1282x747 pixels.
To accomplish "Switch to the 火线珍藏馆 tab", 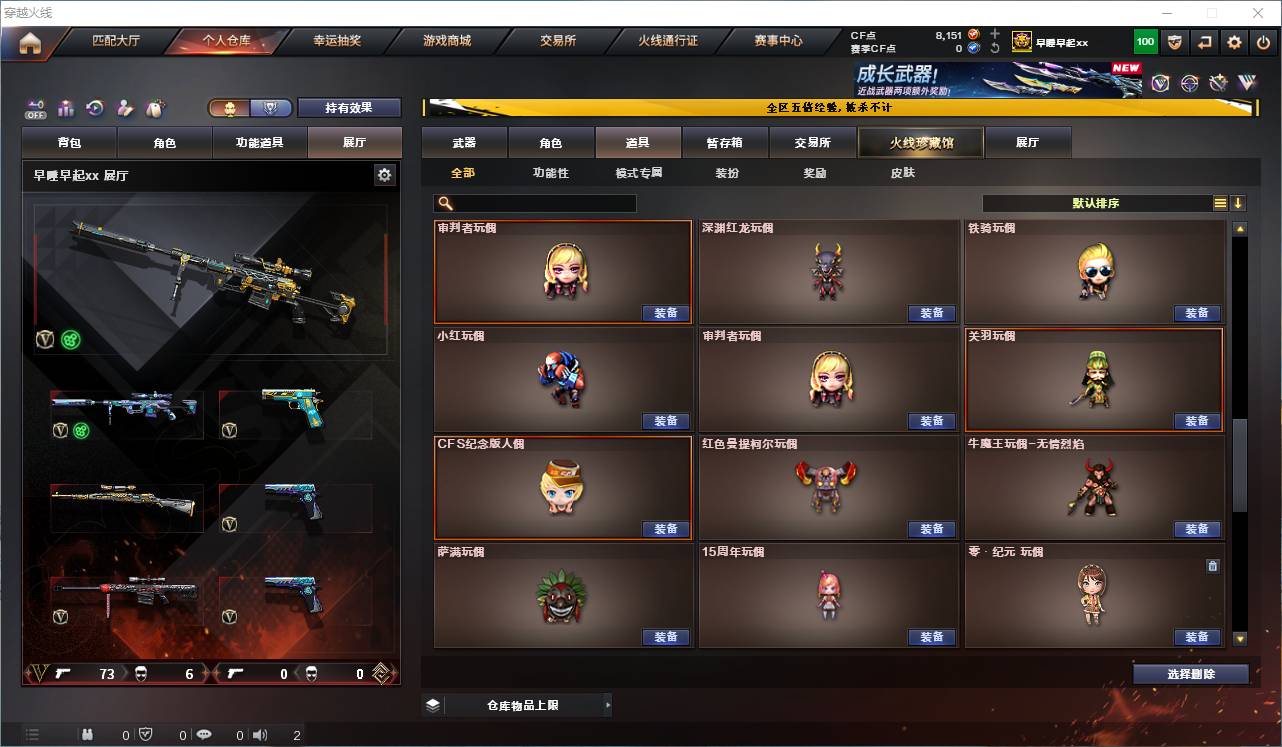I will coord(920,142).
